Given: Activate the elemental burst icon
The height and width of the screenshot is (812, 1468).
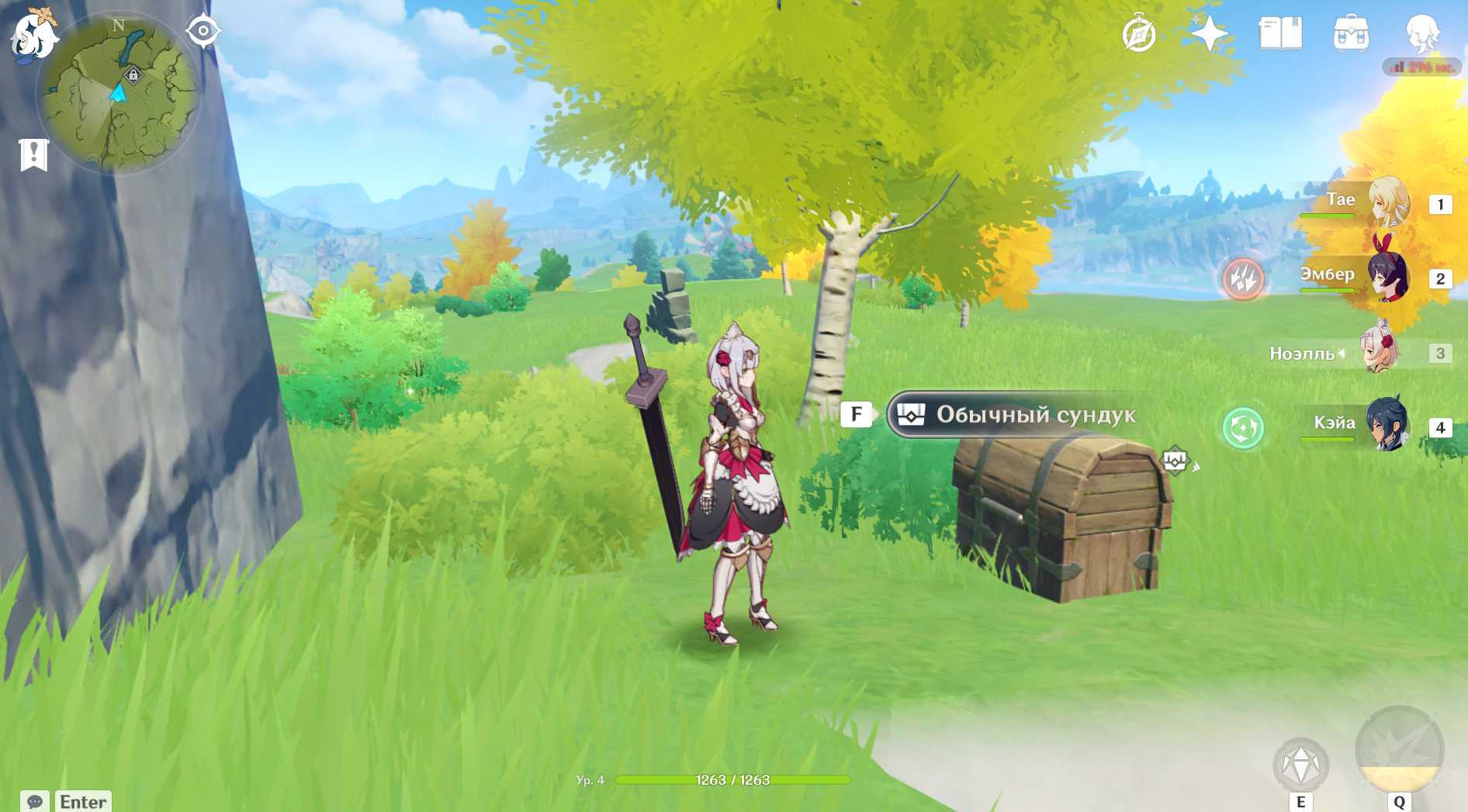Looking at the screenshot, I should click(x=1399, y=751).
